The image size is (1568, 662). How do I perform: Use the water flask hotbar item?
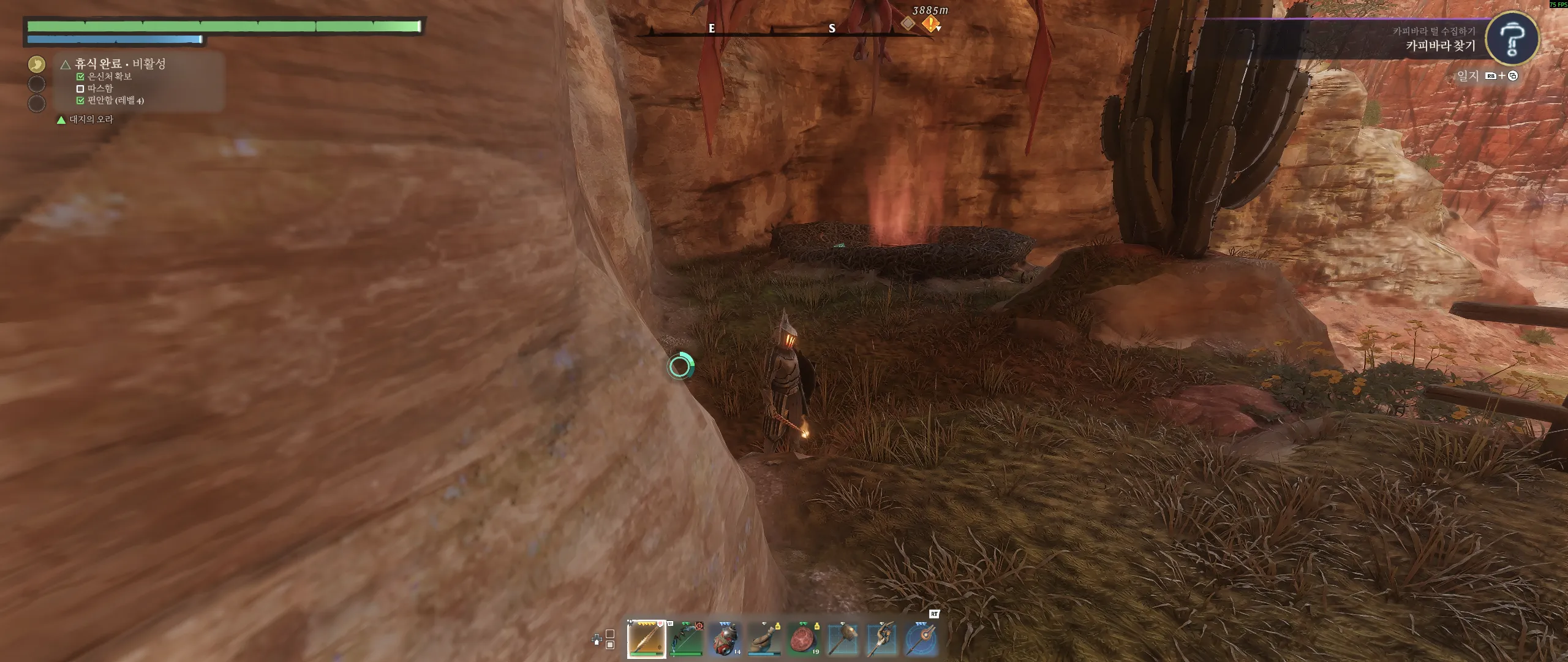764,639
